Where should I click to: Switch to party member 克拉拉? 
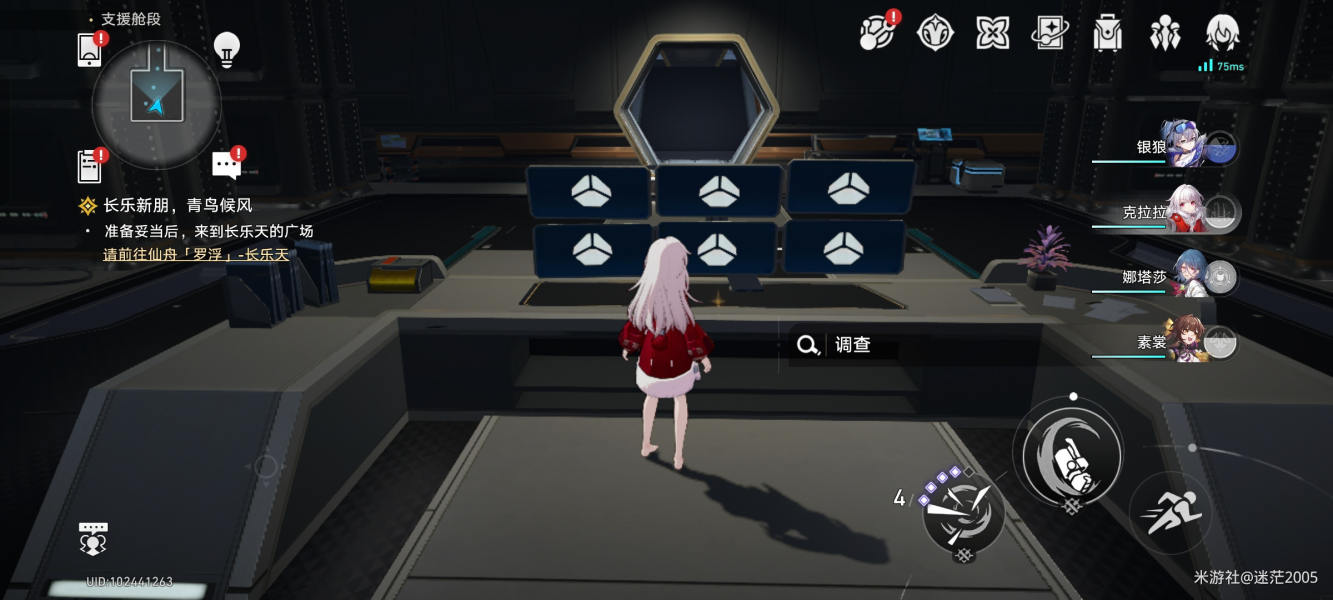pyautogui.click(x=1185, y=212)
